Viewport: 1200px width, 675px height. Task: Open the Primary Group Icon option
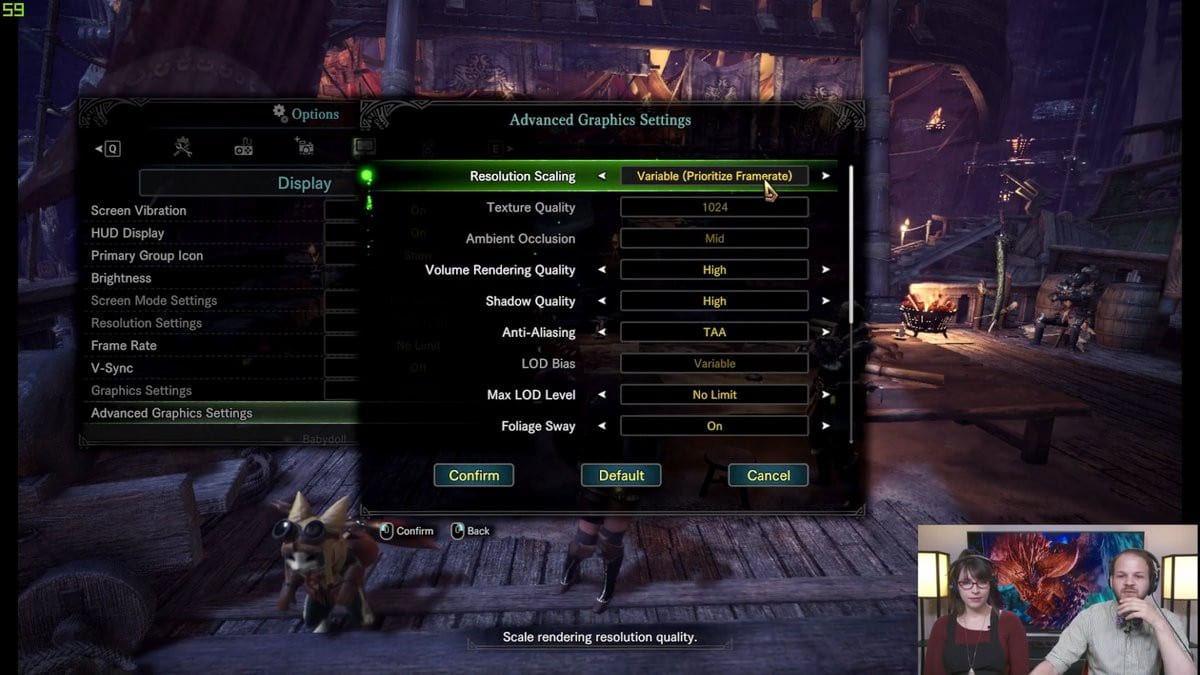click(x=147, y=256)
